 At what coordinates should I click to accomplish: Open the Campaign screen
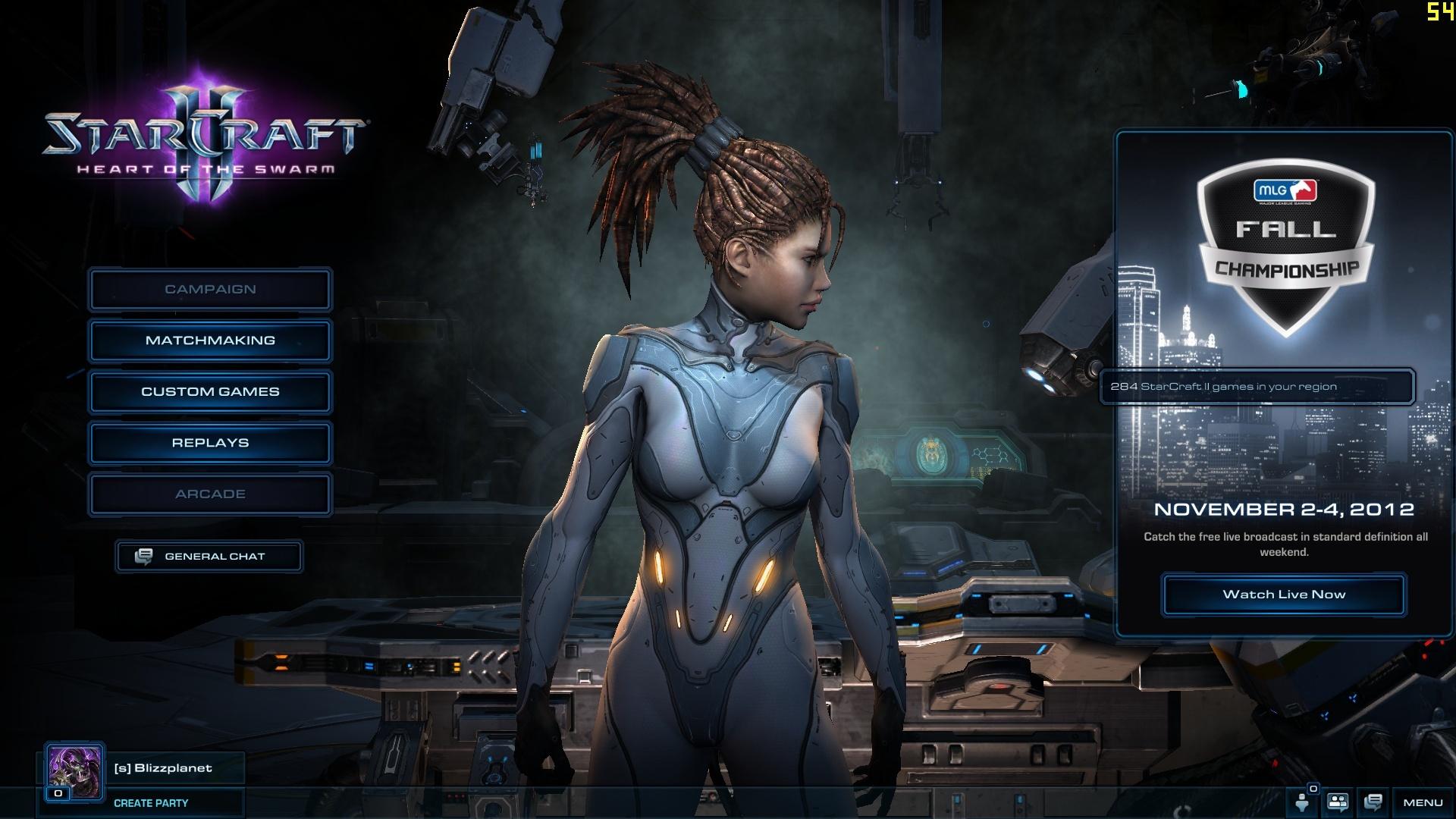(x=209, y=289)
